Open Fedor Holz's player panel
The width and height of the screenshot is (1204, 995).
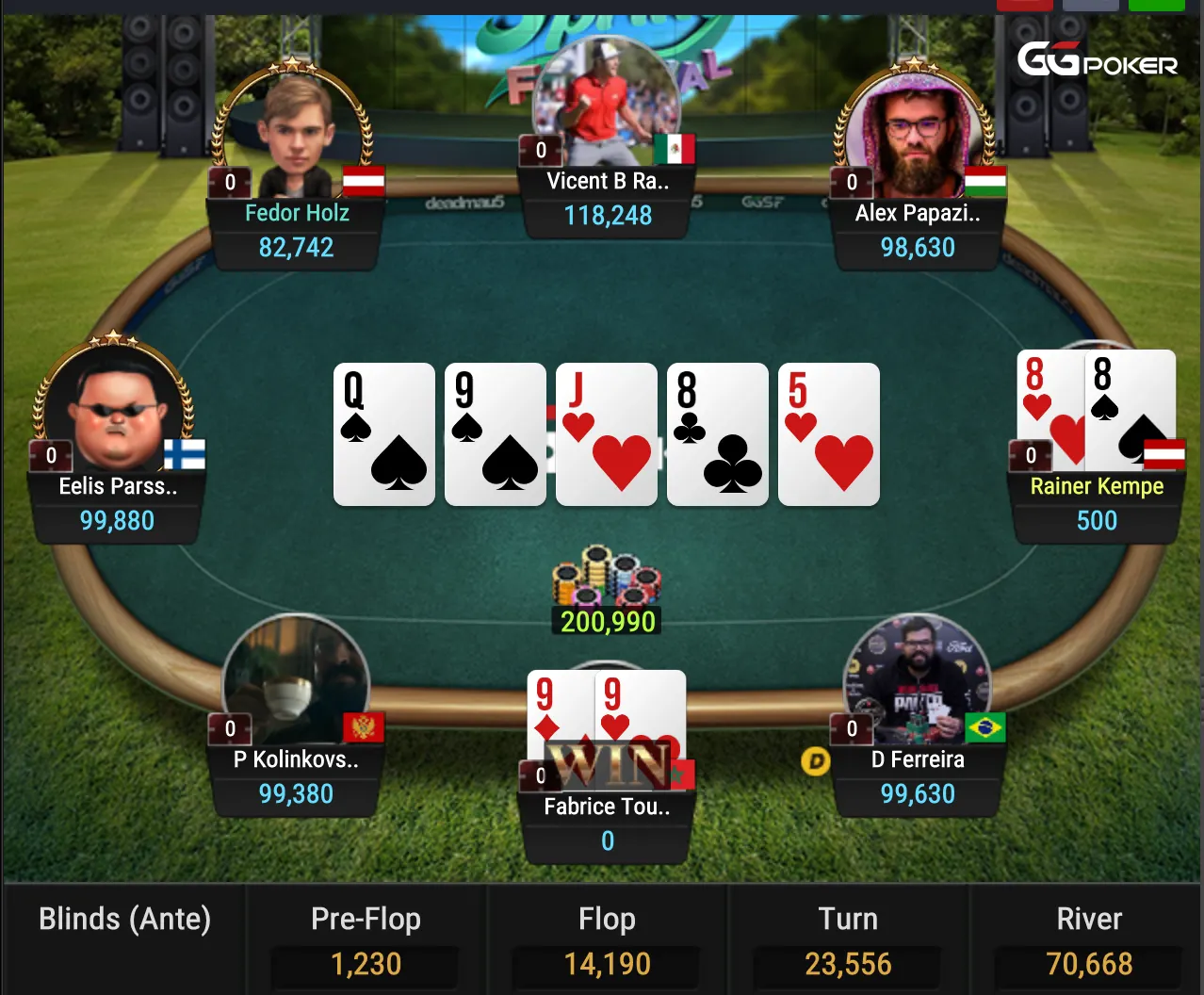297,230
